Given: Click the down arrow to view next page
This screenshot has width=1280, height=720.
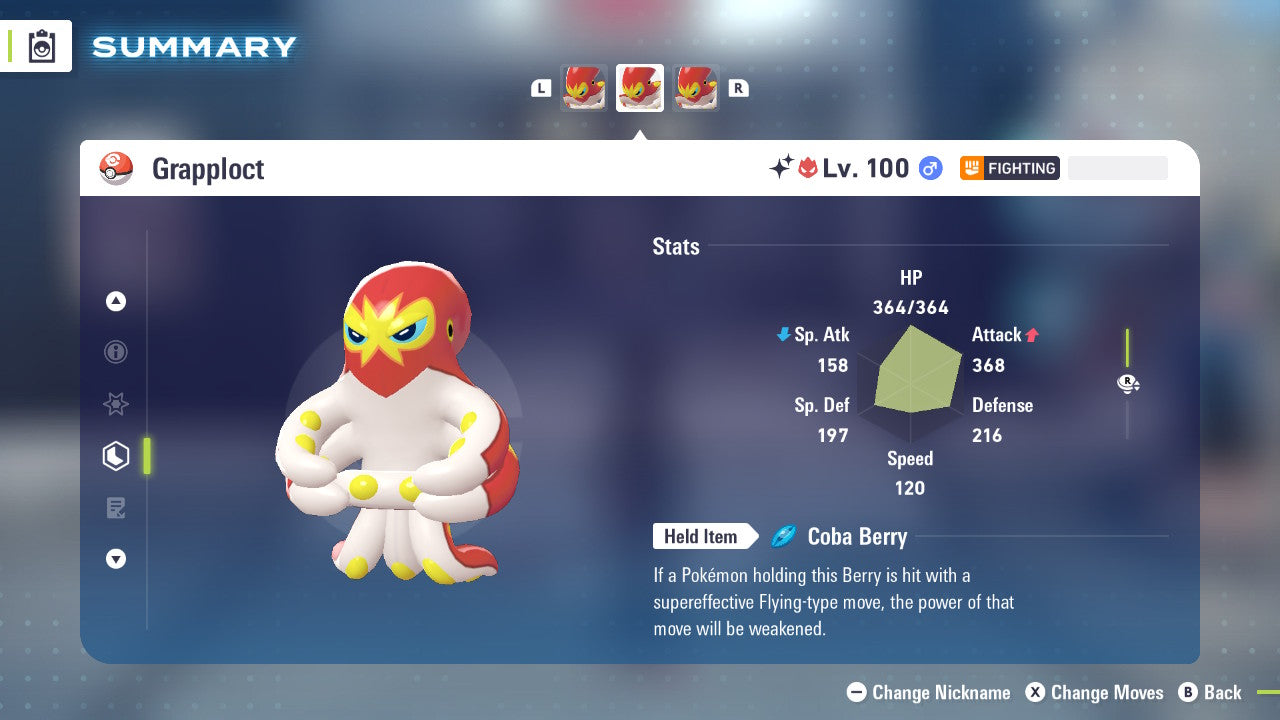Looking at the screenshot, I should (x=116, y=559).
